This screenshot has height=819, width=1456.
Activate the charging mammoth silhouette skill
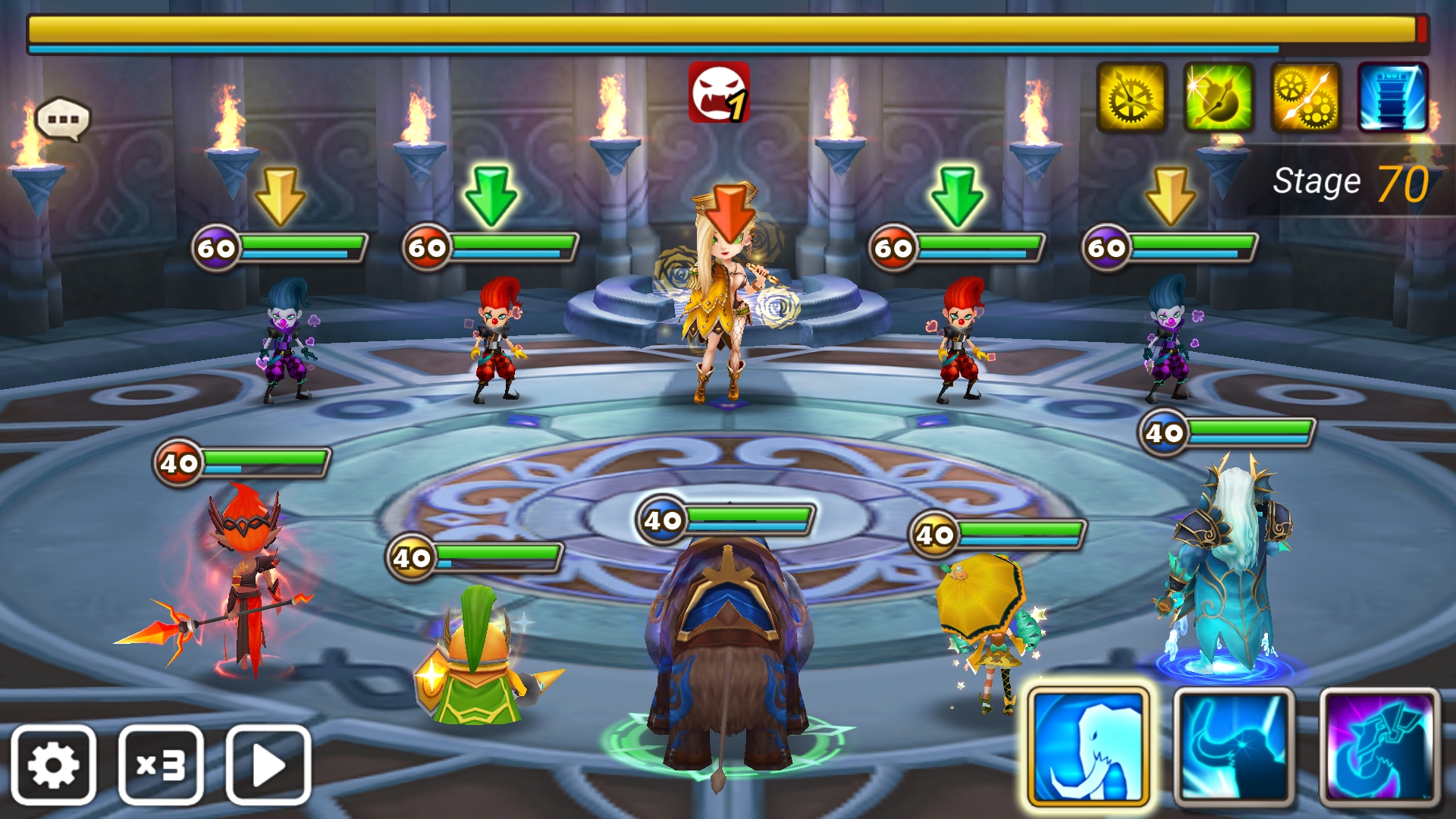[x=1234, y=747]
